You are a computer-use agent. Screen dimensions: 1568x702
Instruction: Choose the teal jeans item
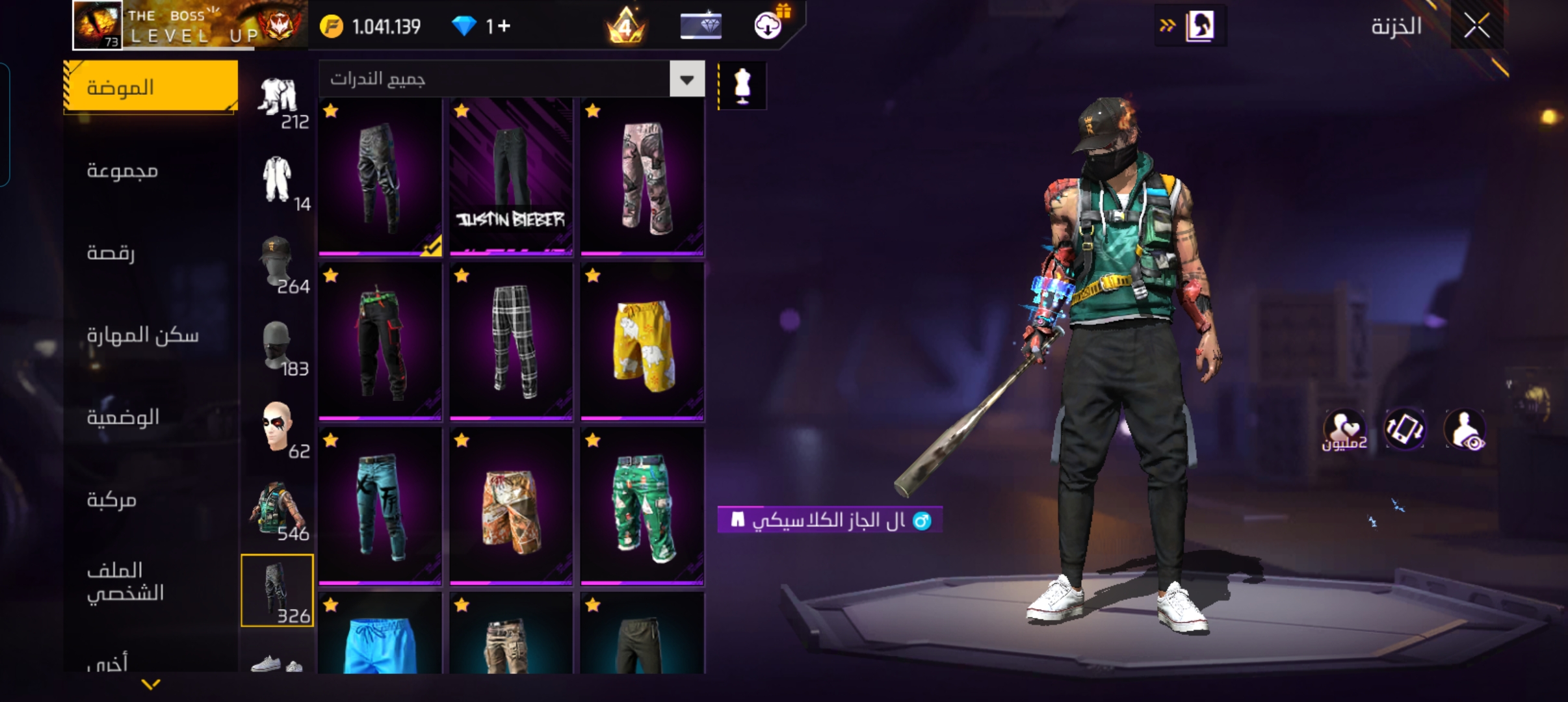[x=380, y=506]
